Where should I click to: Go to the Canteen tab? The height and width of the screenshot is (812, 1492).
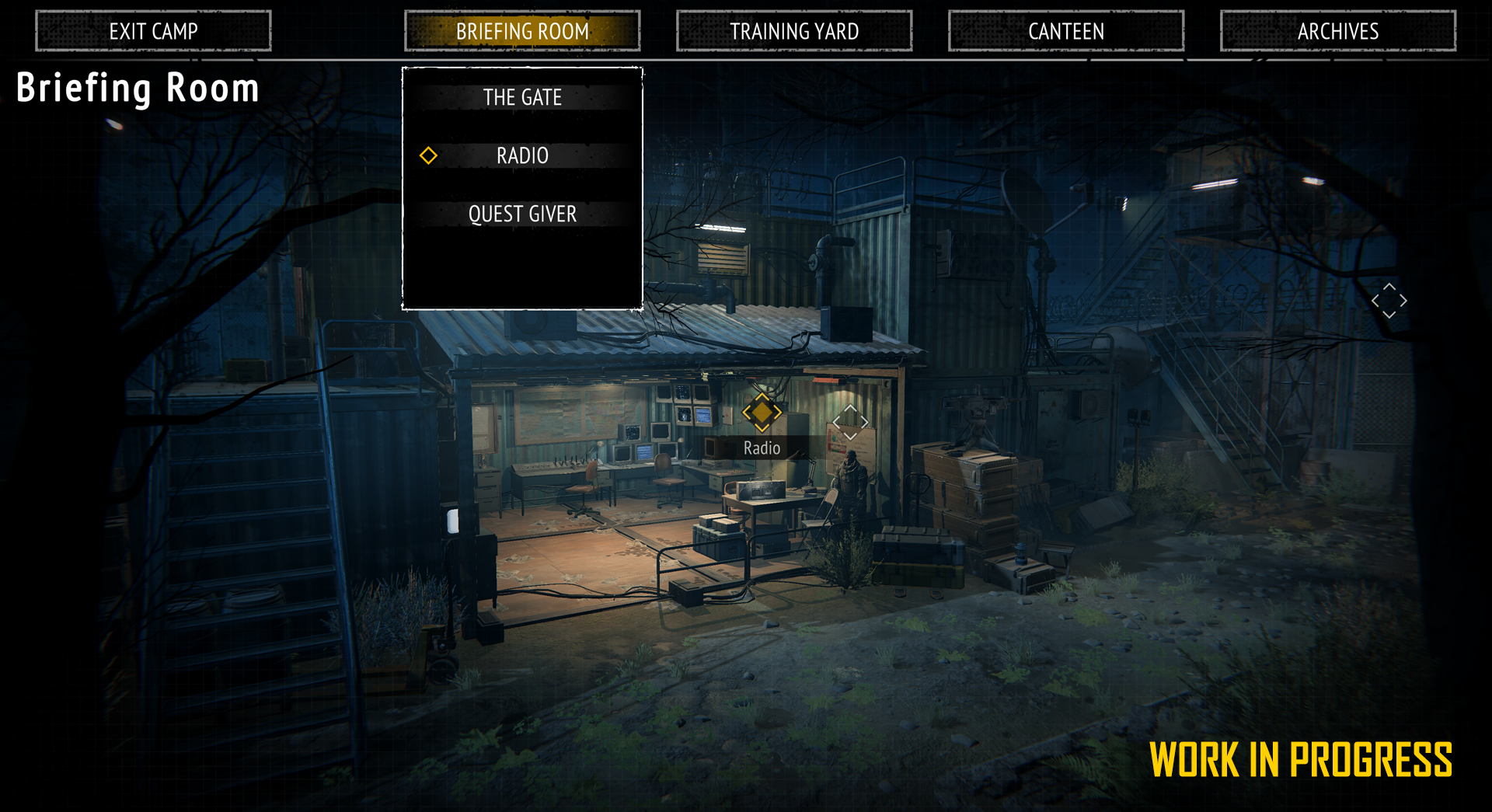(1066, 31)
